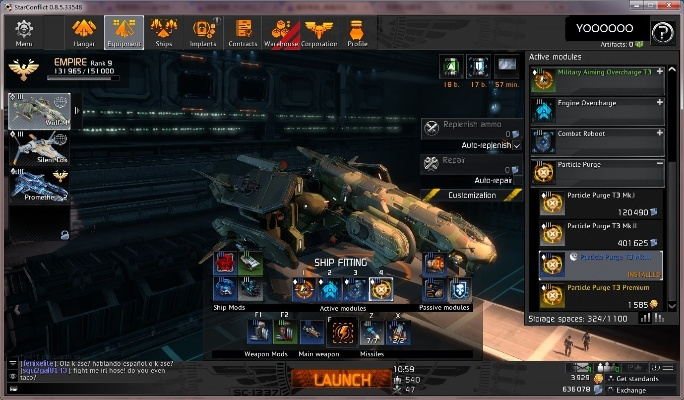Image resolution: width=684 pixels, height=400 pixels.
Task: Open the Corporation tab
Action: click(319, 32)
